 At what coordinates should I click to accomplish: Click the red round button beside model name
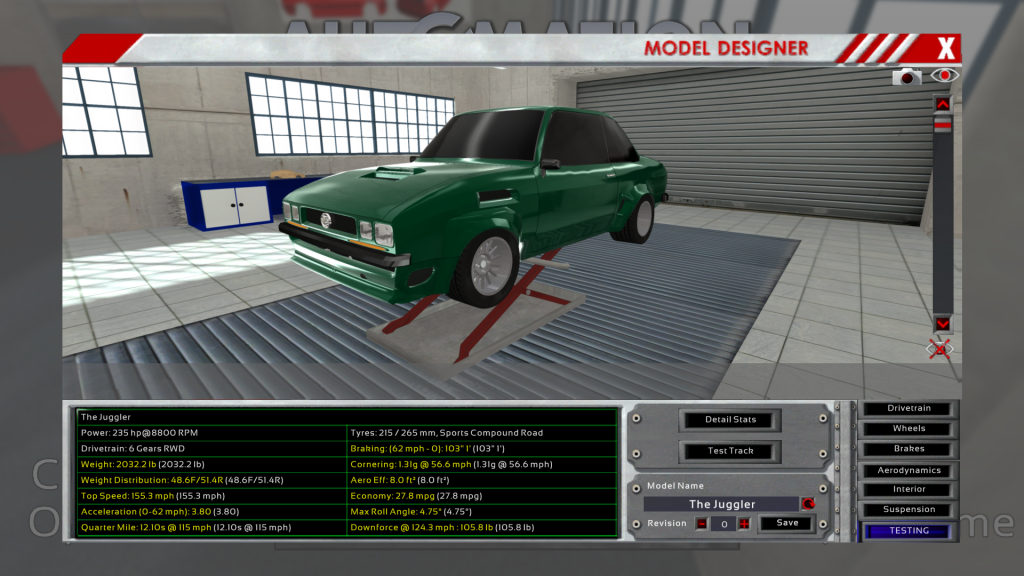807,504
